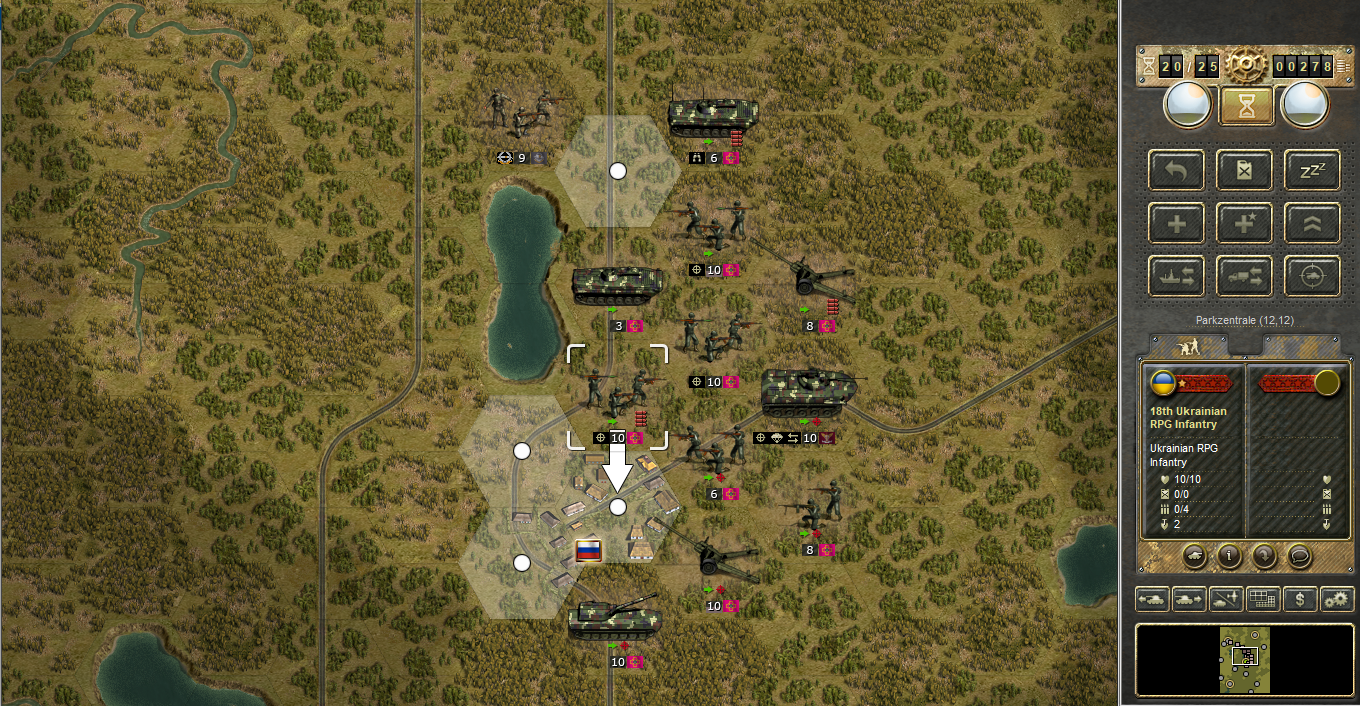Click the speech bubble icon
The image size is (1360, 706).
point(1298,555)
